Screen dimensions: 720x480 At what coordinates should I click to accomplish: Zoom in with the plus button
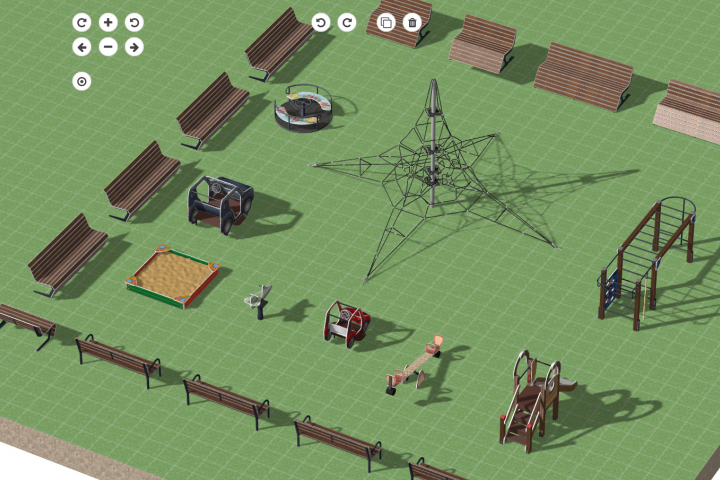tap(108, 22)
